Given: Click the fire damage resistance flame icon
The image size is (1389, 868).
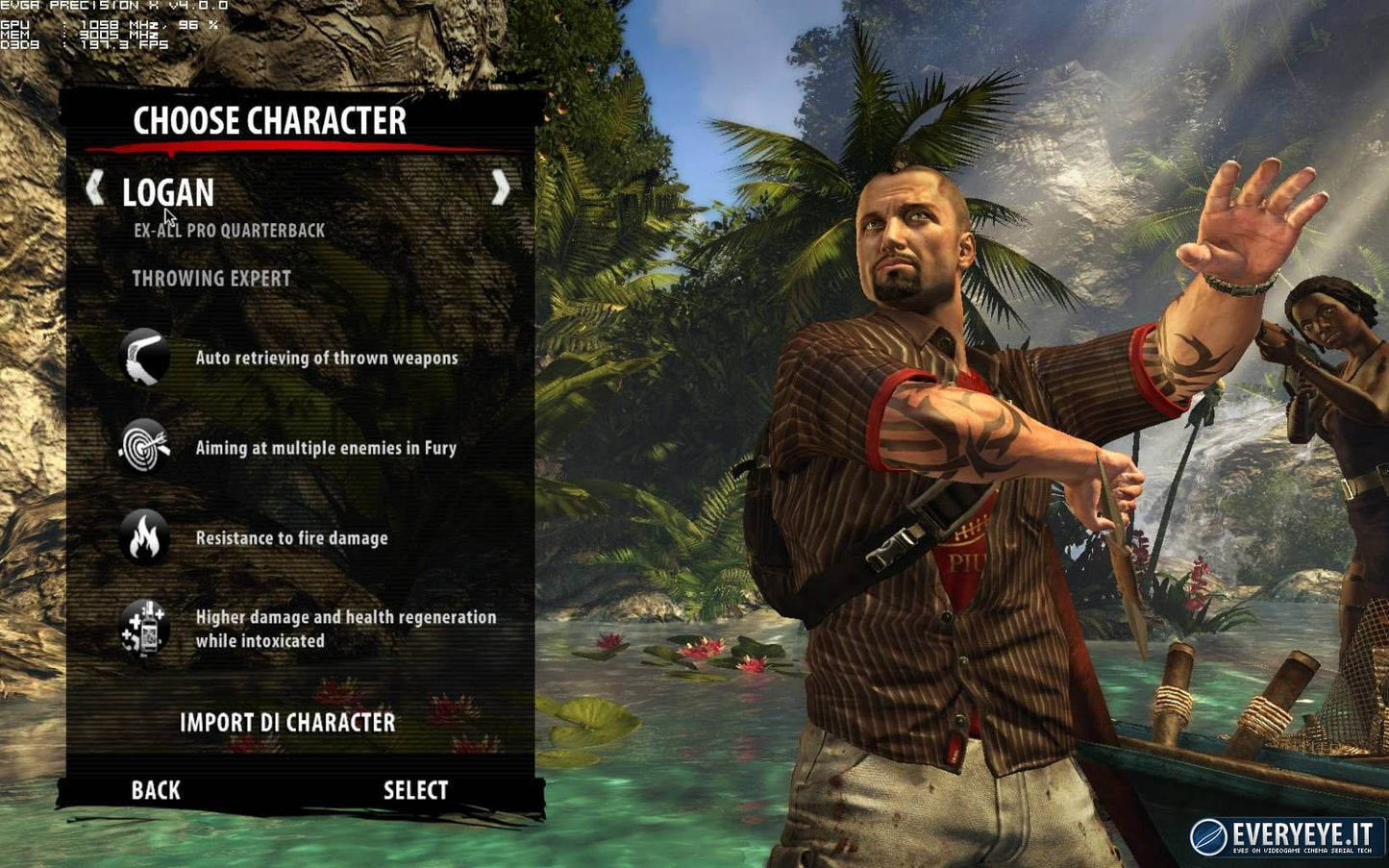Looking at the screenshot, I should pyautogui.click(x=142, y=537).
